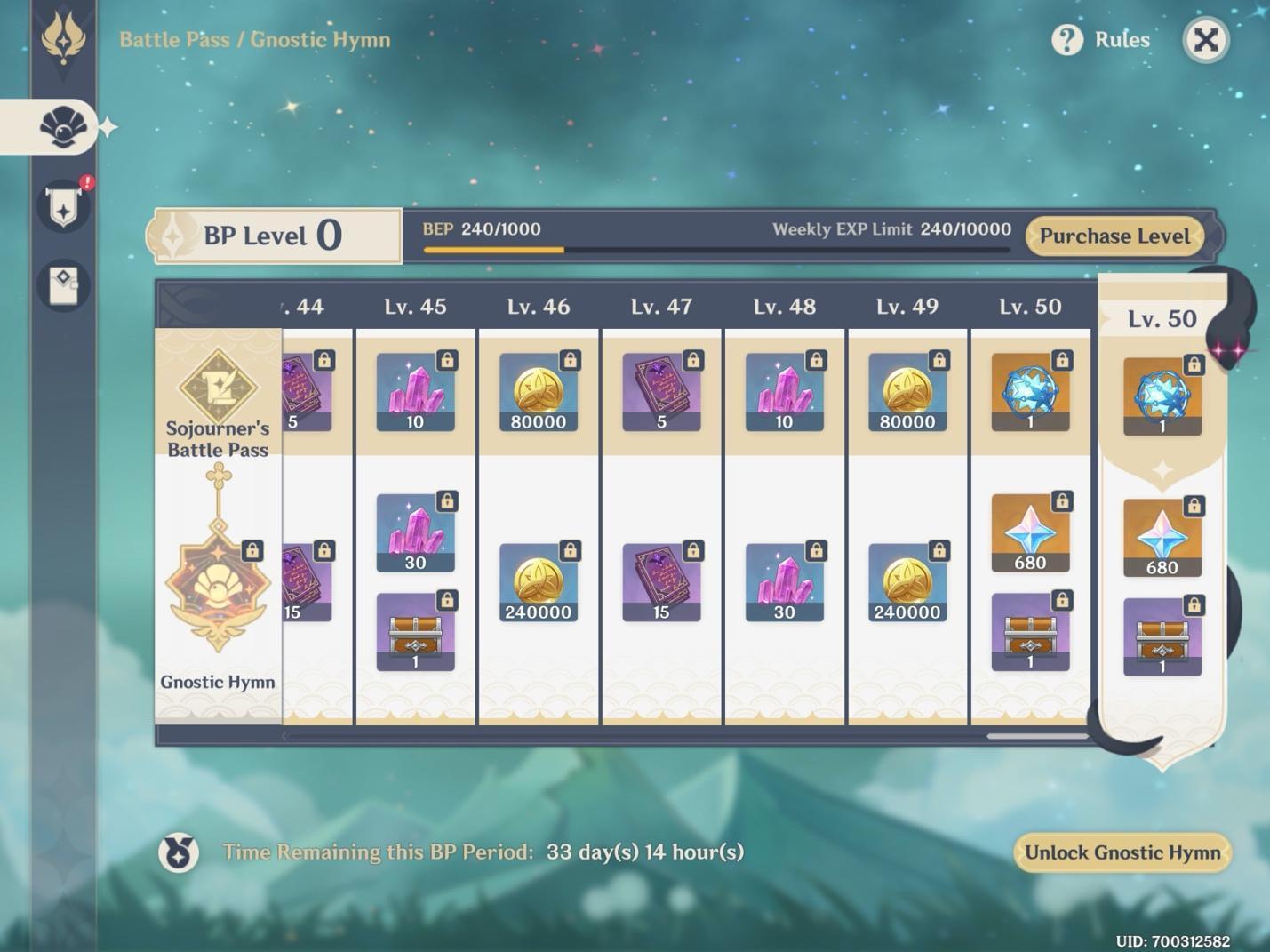Close the Battle Pass screen
Image resolution: width=1270 pixels, height=952 pixels.
point(1205,40)
